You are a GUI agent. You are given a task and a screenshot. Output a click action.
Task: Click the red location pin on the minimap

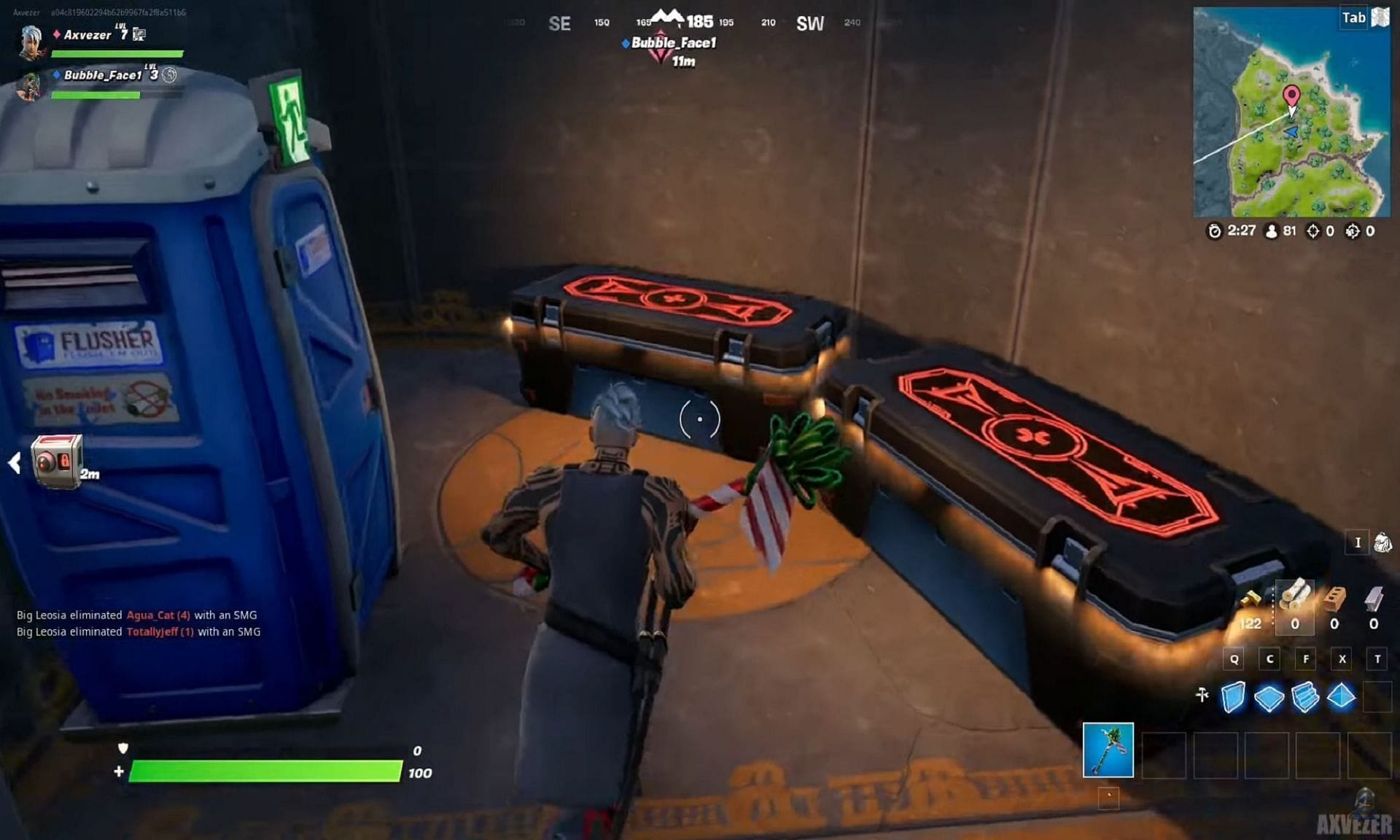(x=1291, y=96)
